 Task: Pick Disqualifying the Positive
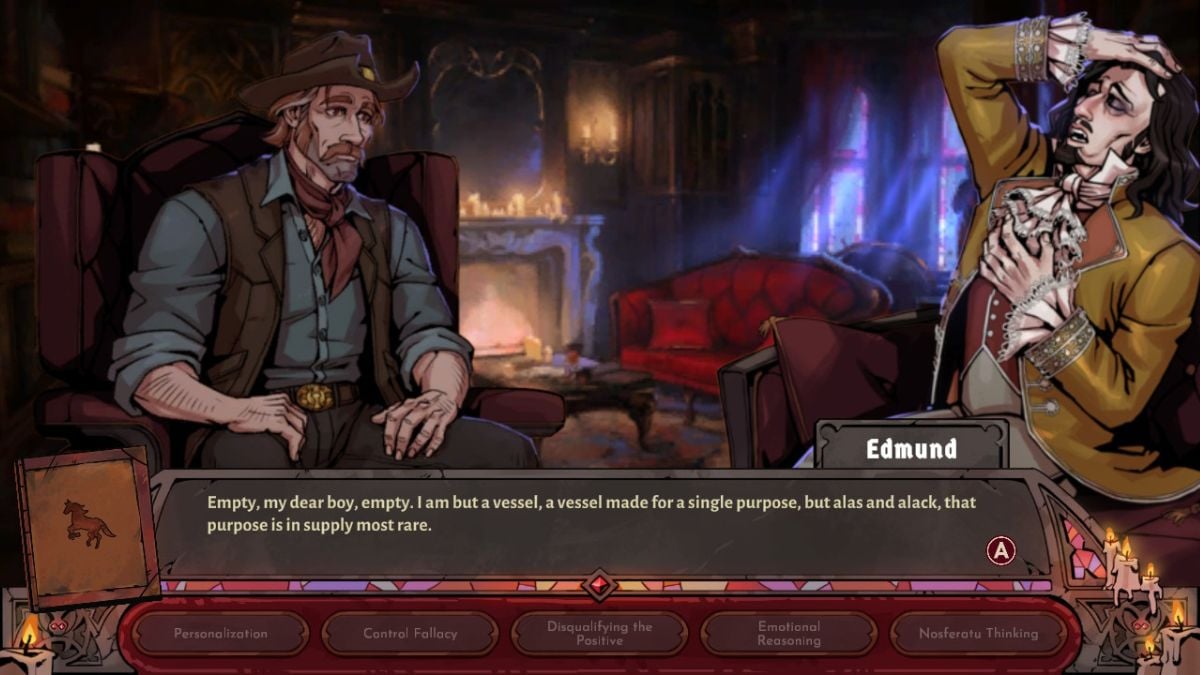(599, 633)
